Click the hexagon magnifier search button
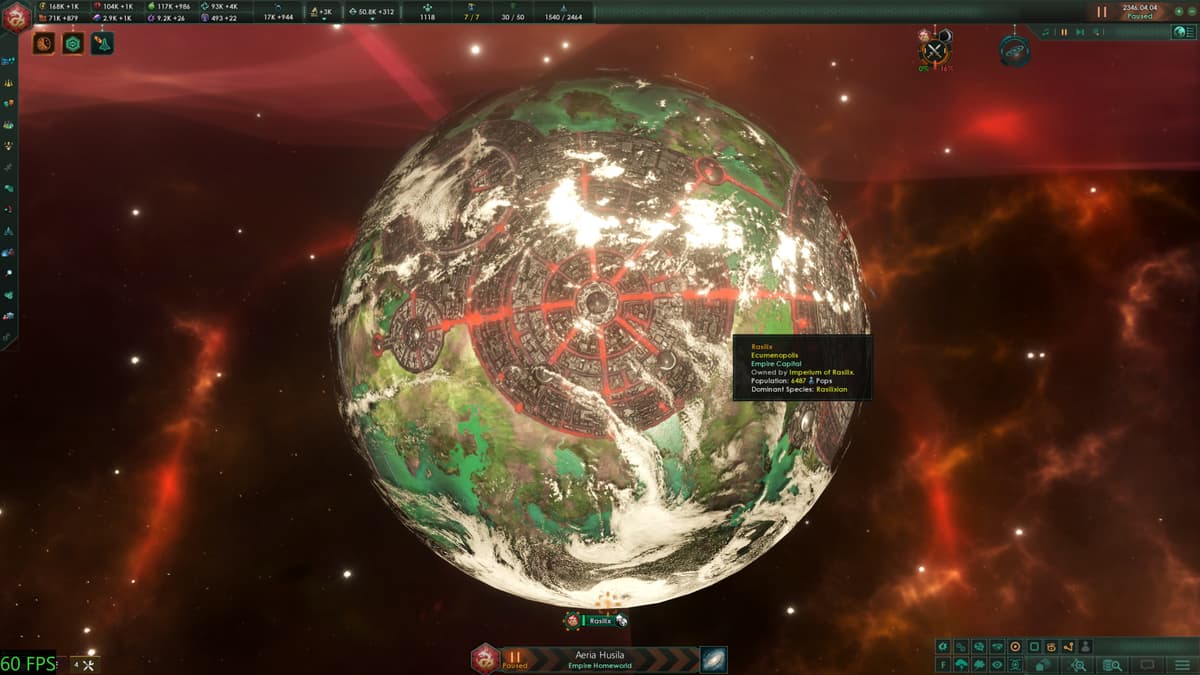 click(1078, 665)
